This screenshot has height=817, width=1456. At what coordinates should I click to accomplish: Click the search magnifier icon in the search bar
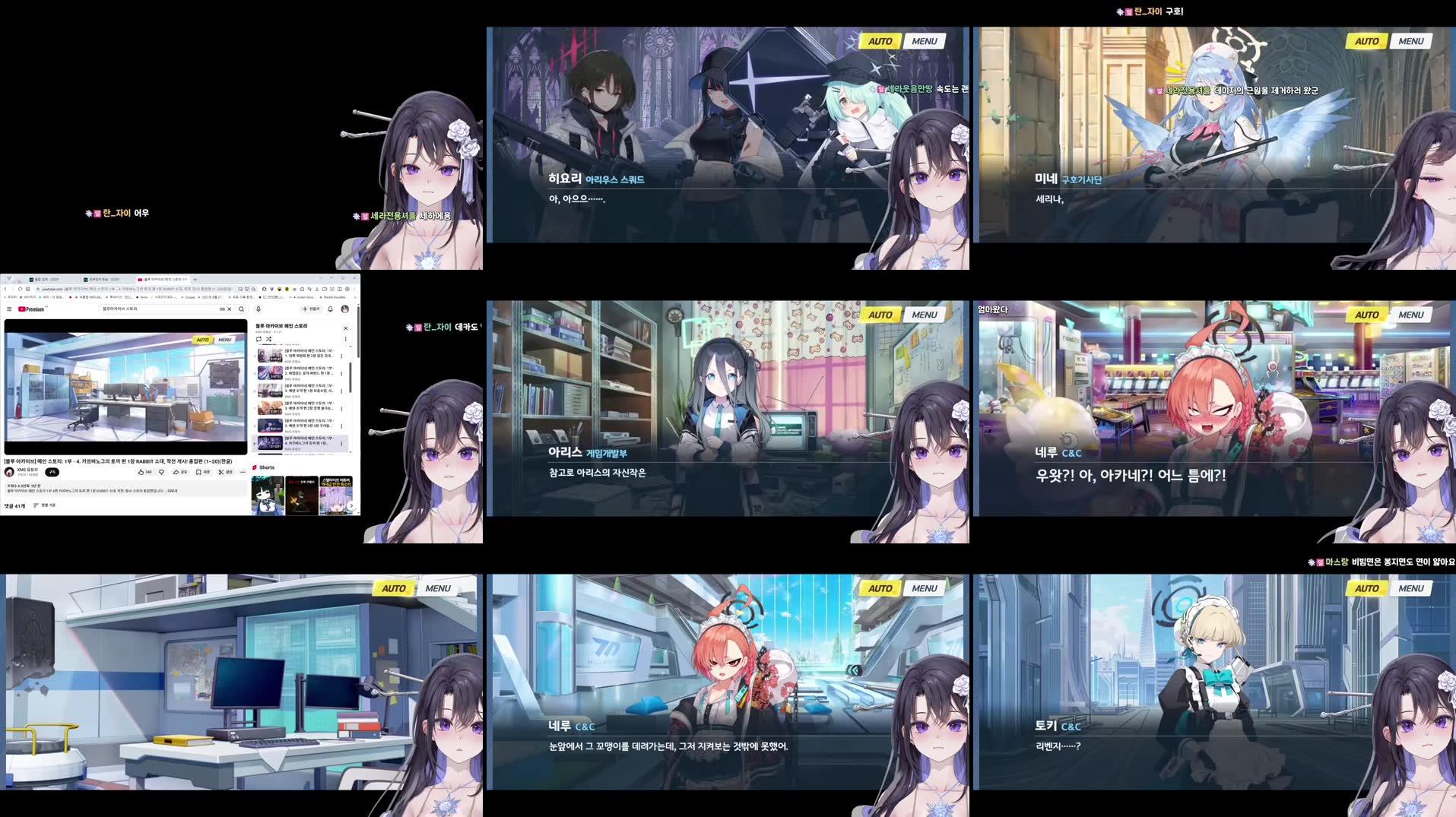[x=241, y=309]
